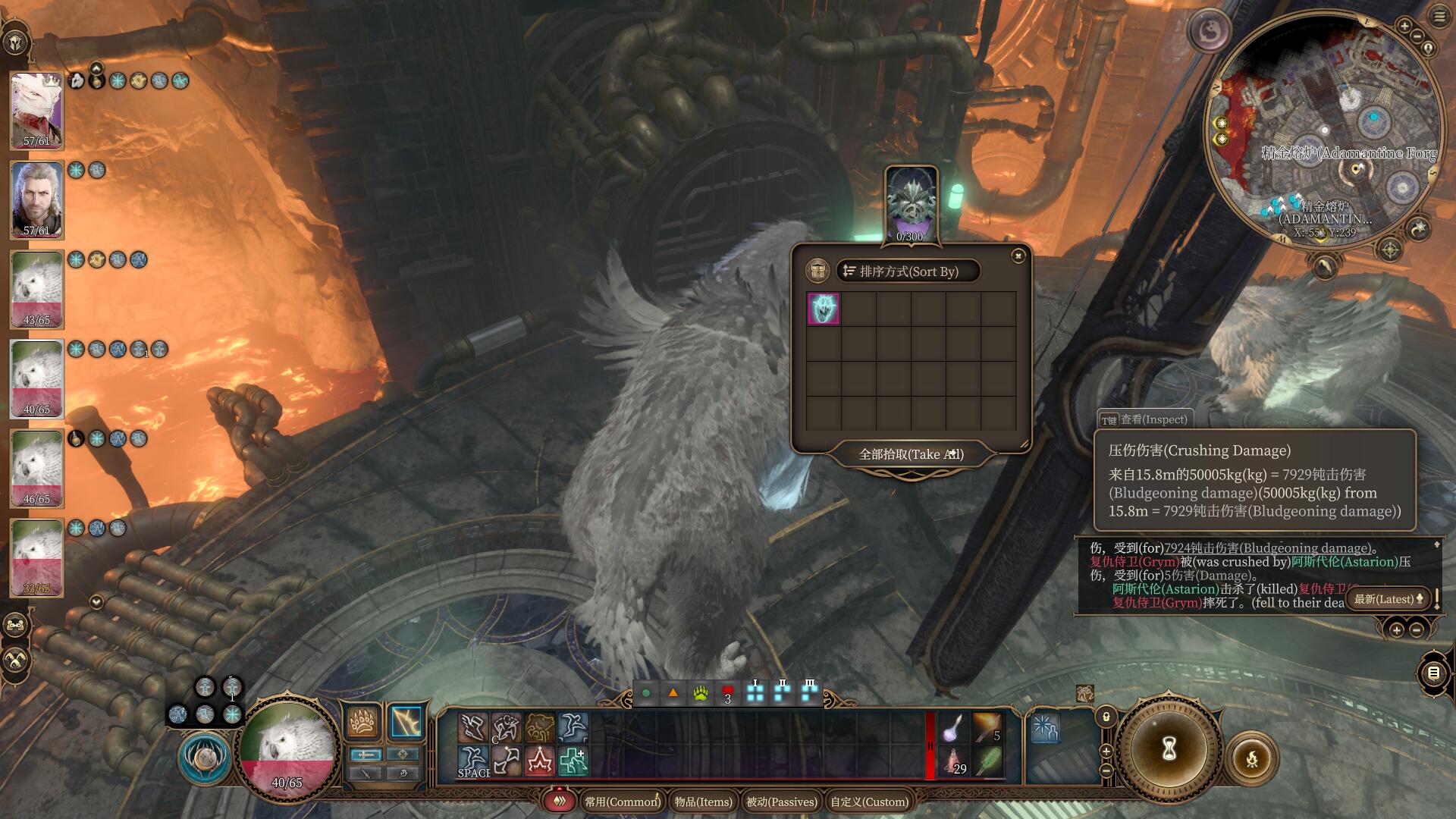Show the Custom hotbar tab
1456x819 pixels.
point(869,802)
